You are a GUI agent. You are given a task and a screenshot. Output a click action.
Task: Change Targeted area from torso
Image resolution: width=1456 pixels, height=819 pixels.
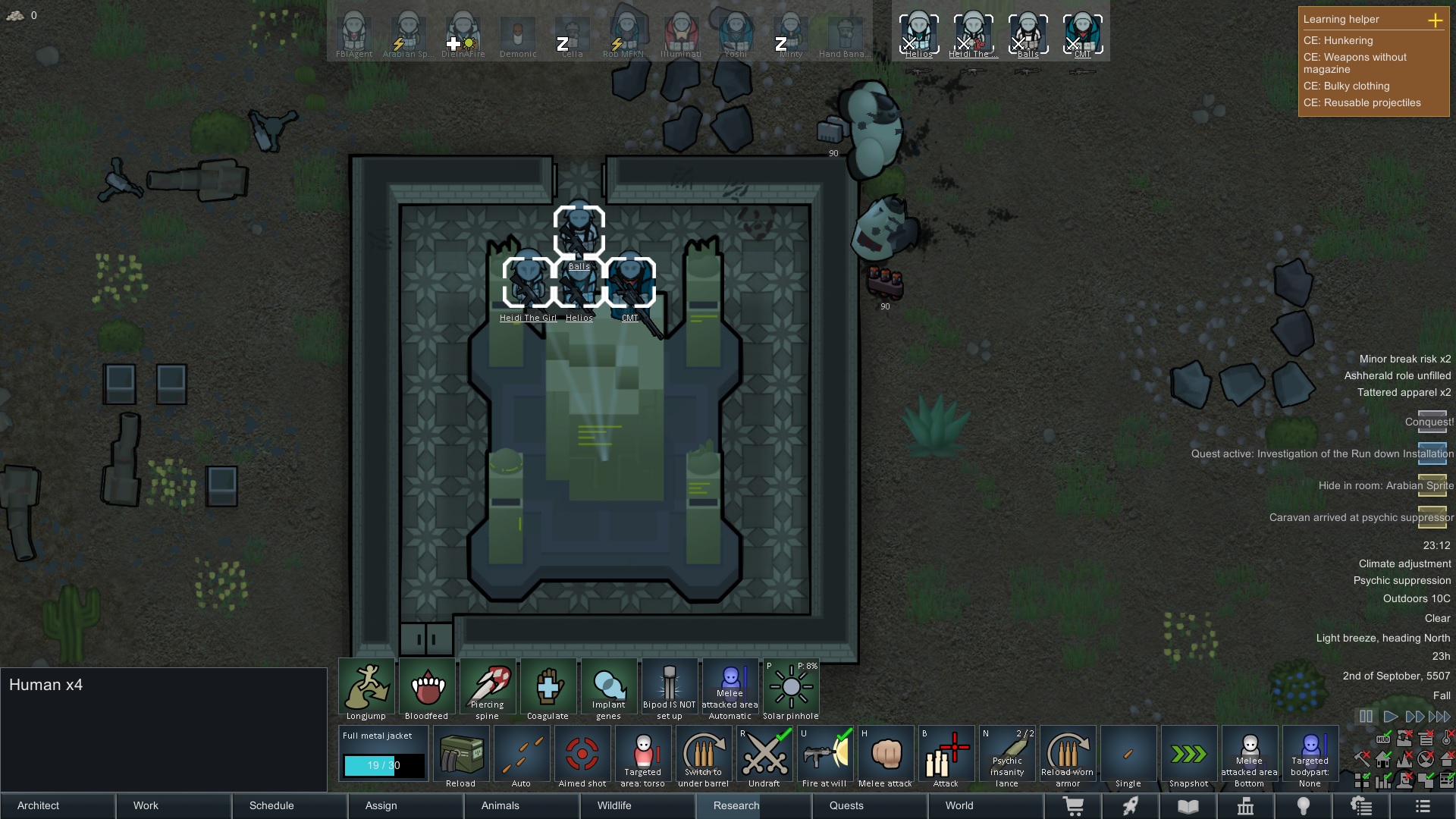642,755
